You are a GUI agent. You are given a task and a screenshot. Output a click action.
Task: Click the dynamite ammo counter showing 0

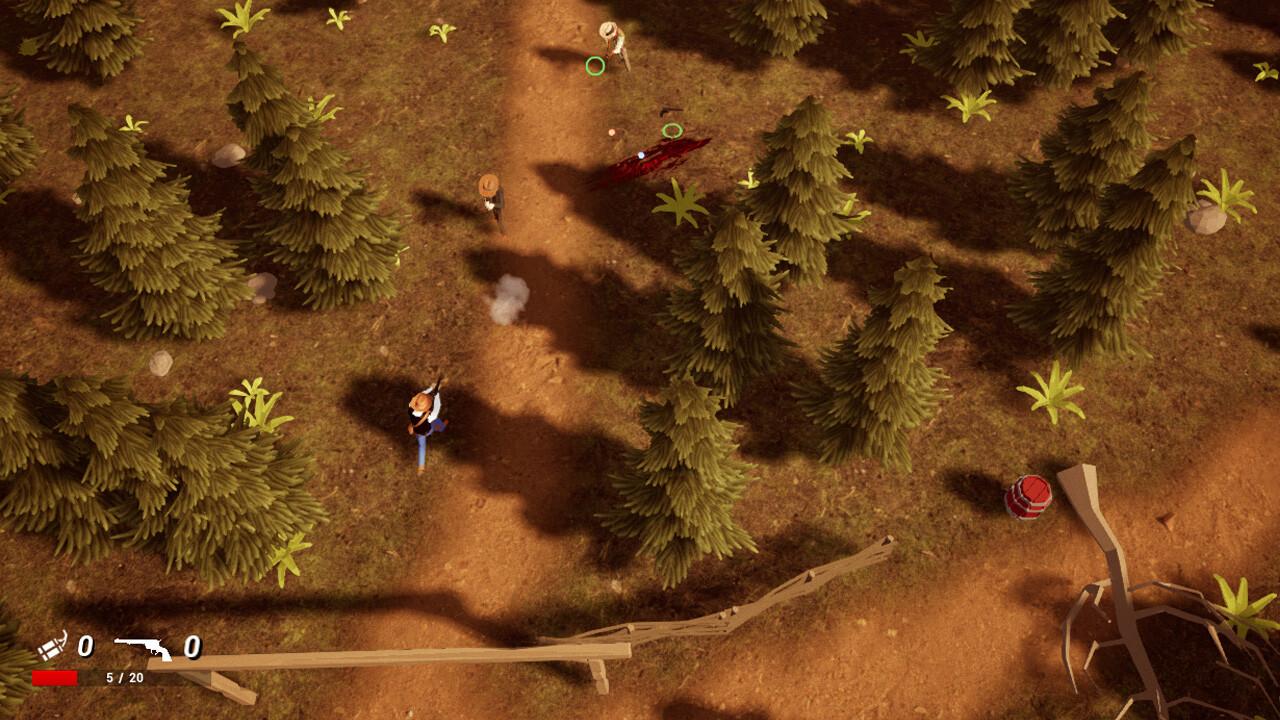87,645
